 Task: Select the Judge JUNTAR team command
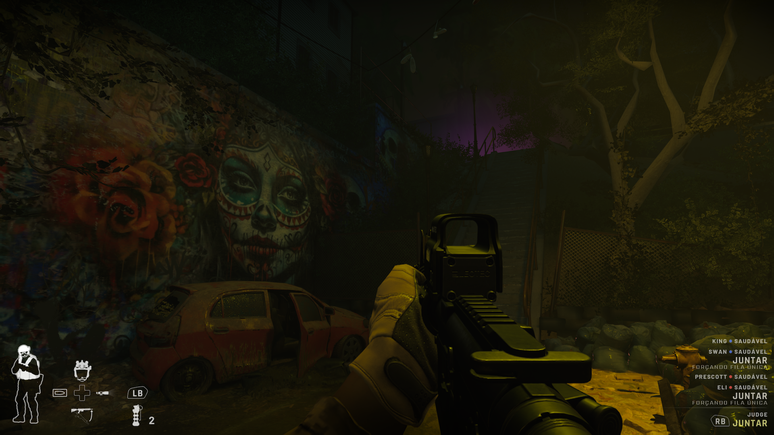click(x=749, y=422)
